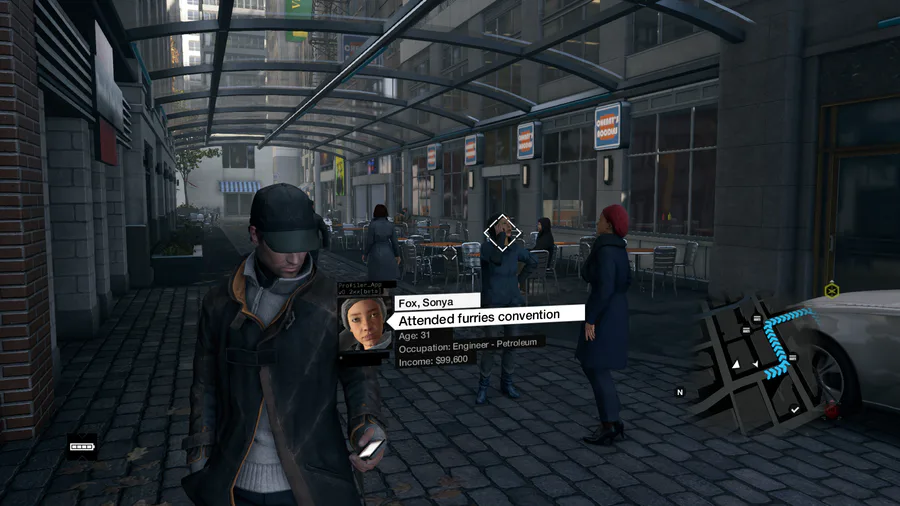Select the checkmark marker on the minimap

[794, 409]
